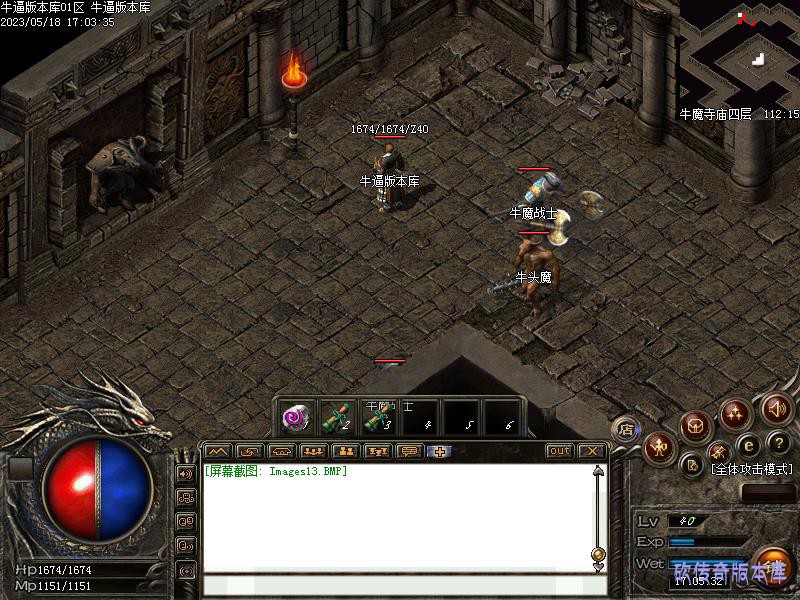The width and height of the screenshot is (800, 600).
Task: Use the green scroll in slot 2
Action: click(x=335, y=416)
